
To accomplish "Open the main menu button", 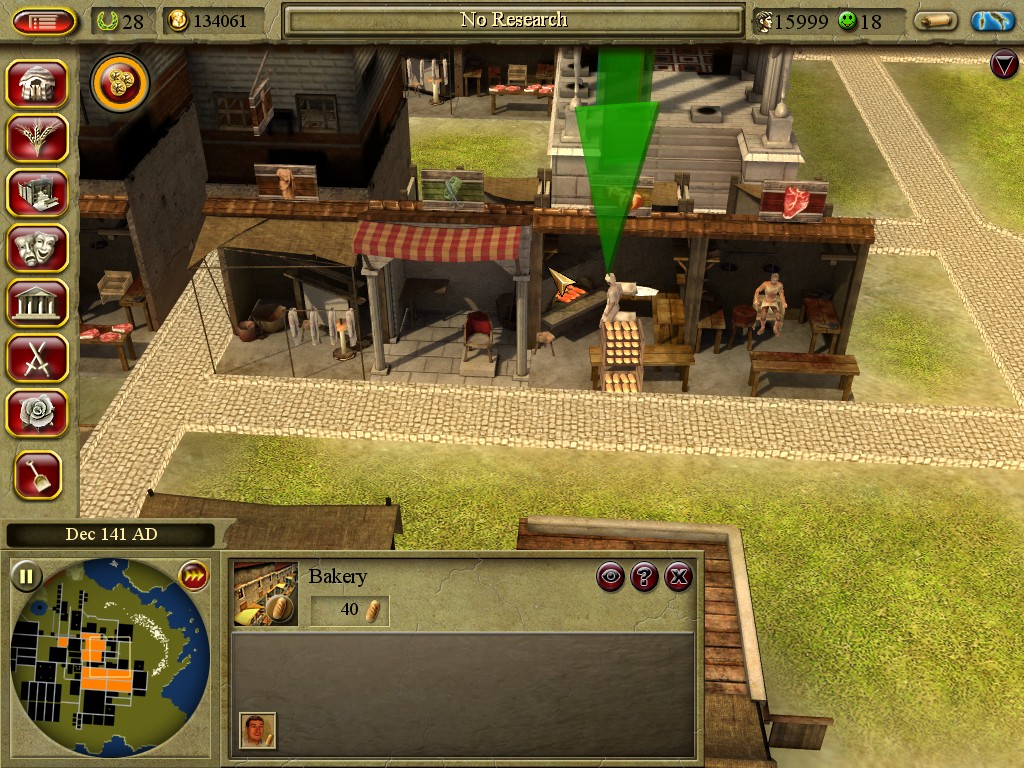I will click(x=45, y=21).
